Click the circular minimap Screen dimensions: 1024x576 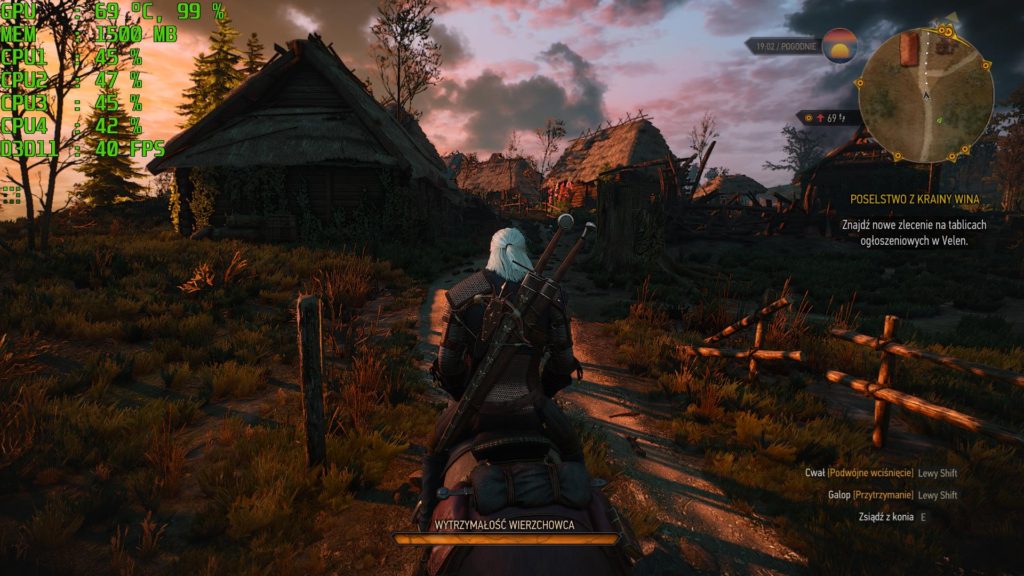[926, 96]
